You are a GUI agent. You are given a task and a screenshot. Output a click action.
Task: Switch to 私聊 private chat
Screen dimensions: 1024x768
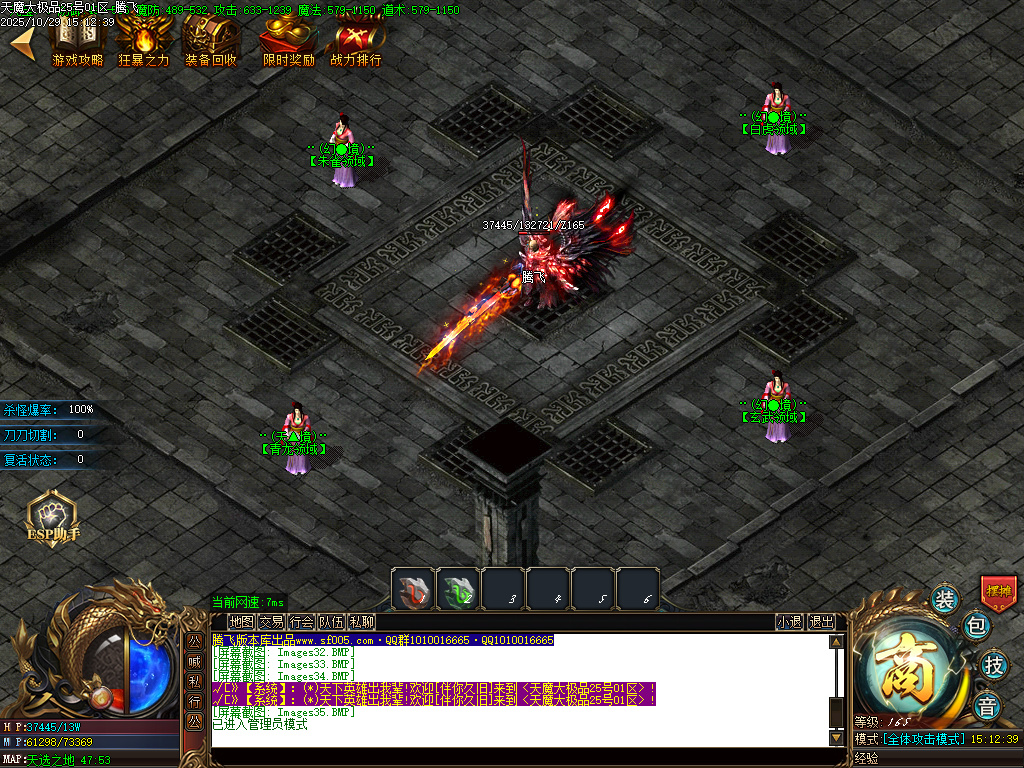(361, 622)
